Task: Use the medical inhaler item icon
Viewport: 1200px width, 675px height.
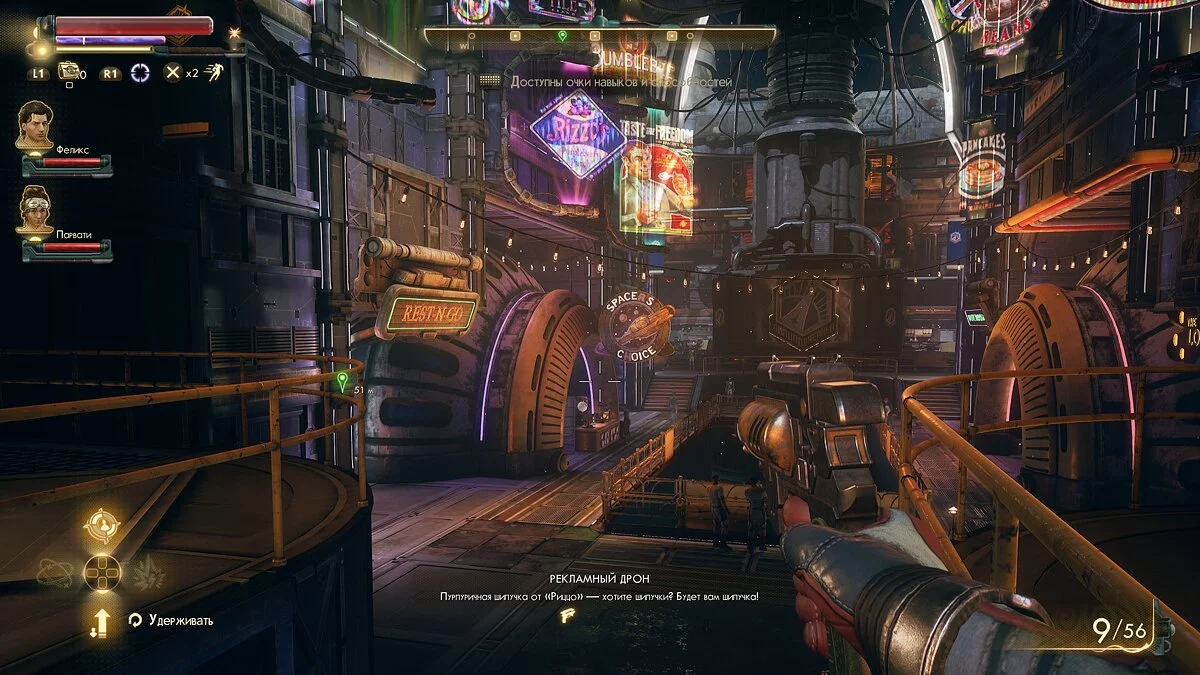Action: [68, 71]
